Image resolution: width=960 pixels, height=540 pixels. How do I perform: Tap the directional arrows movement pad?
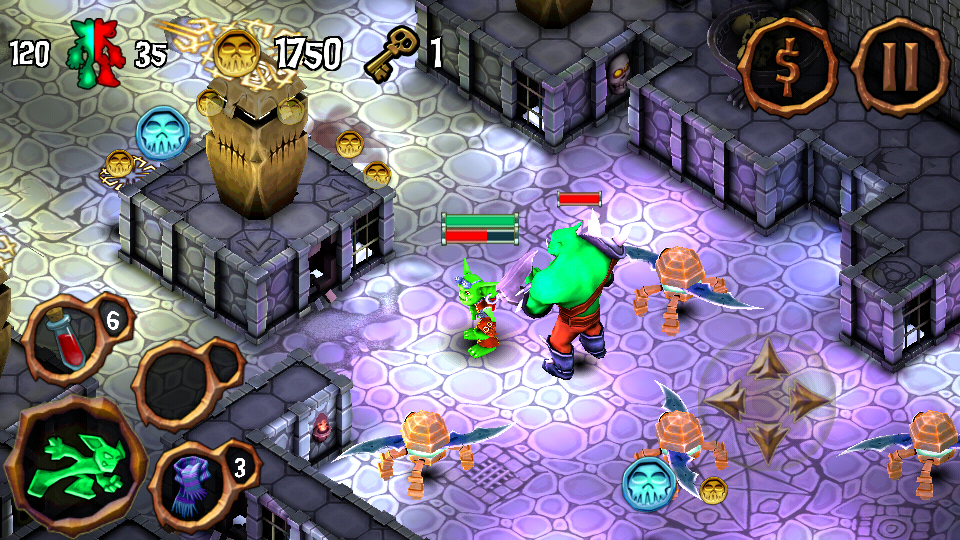[x=767, y=400]
